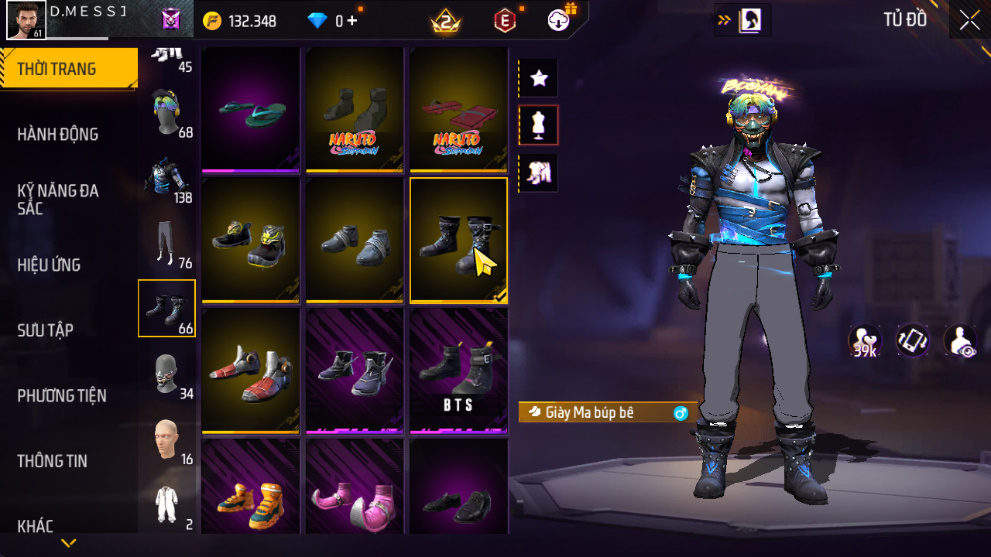Select the PHƯƠNG TIỆN menu entry
The image size is (991, 557).
coord(62,396)
